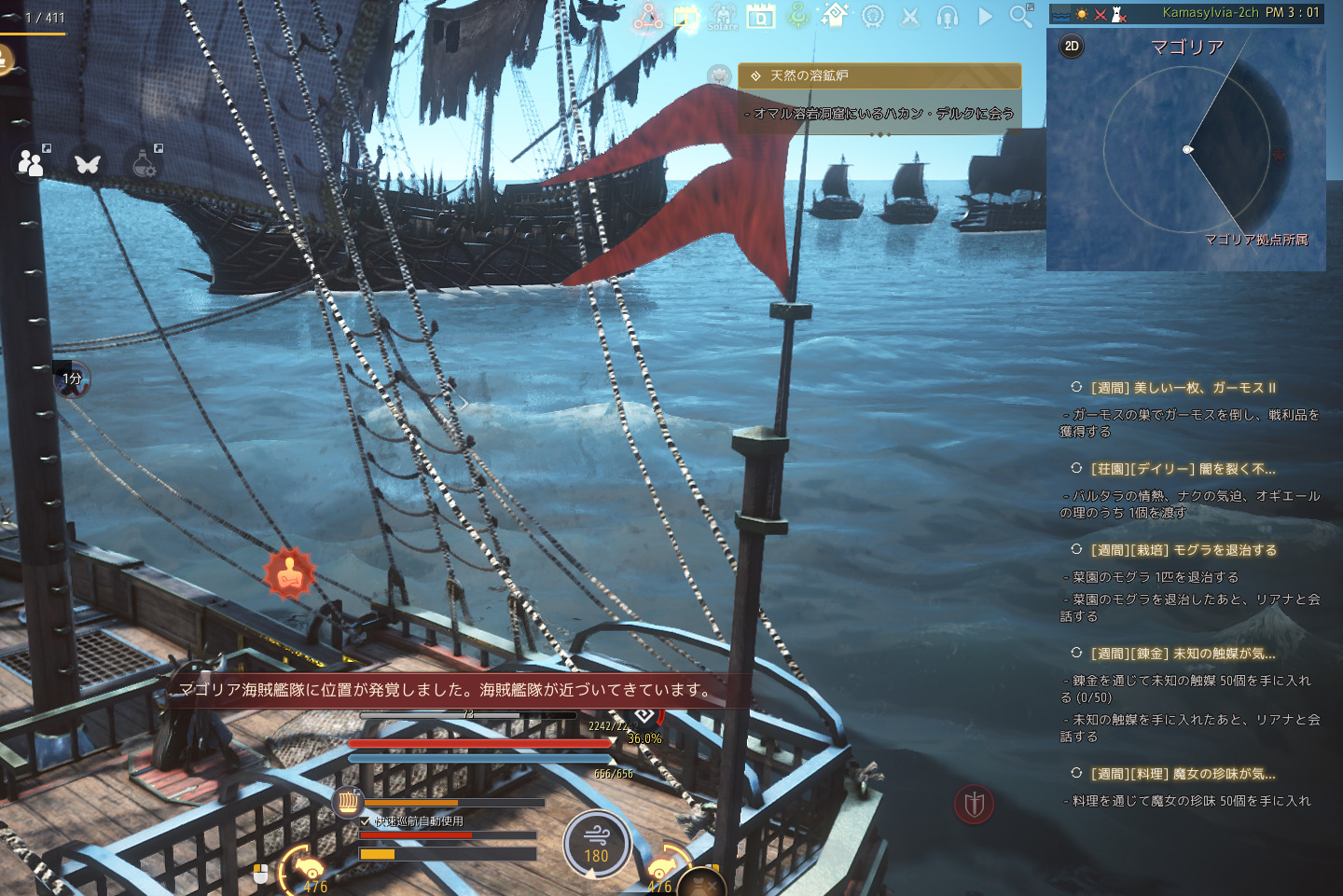Viewport: 1343px width, 896px height.
Task: Switch the minimap to 2D view
Action: click(1071, 45)
